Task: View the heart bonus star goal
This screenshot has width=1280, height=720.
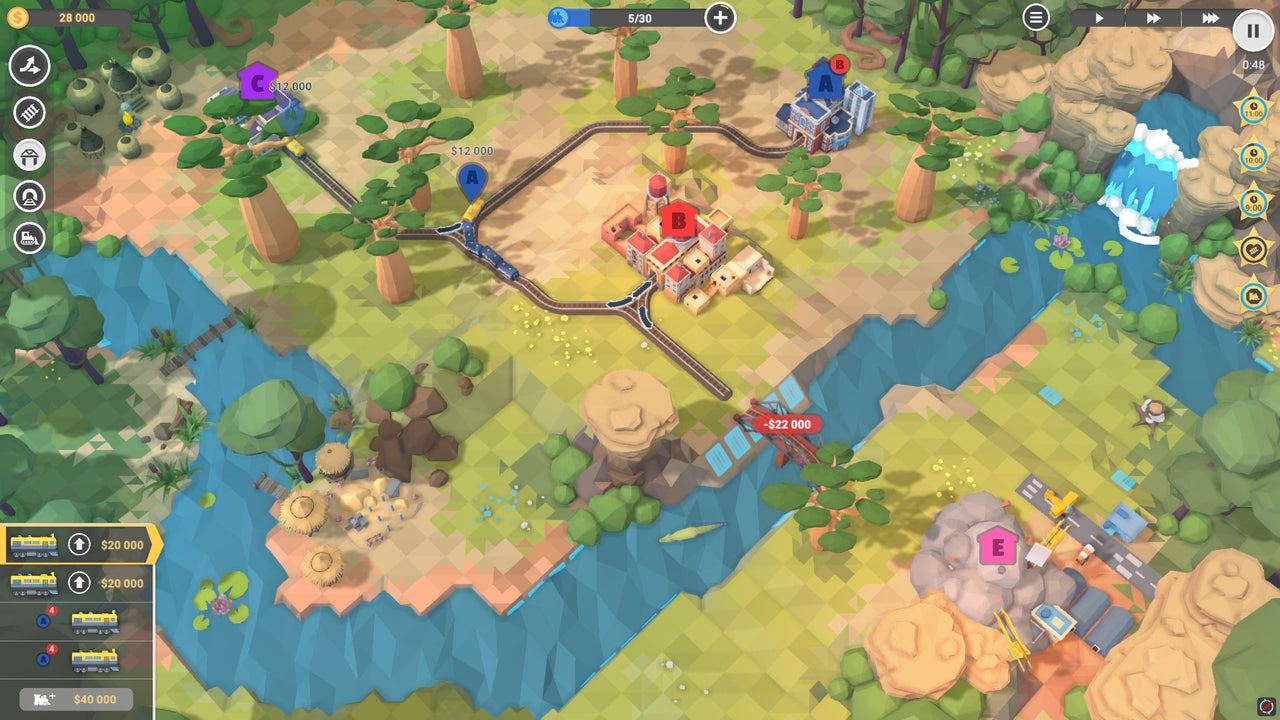Action: 1254,245
